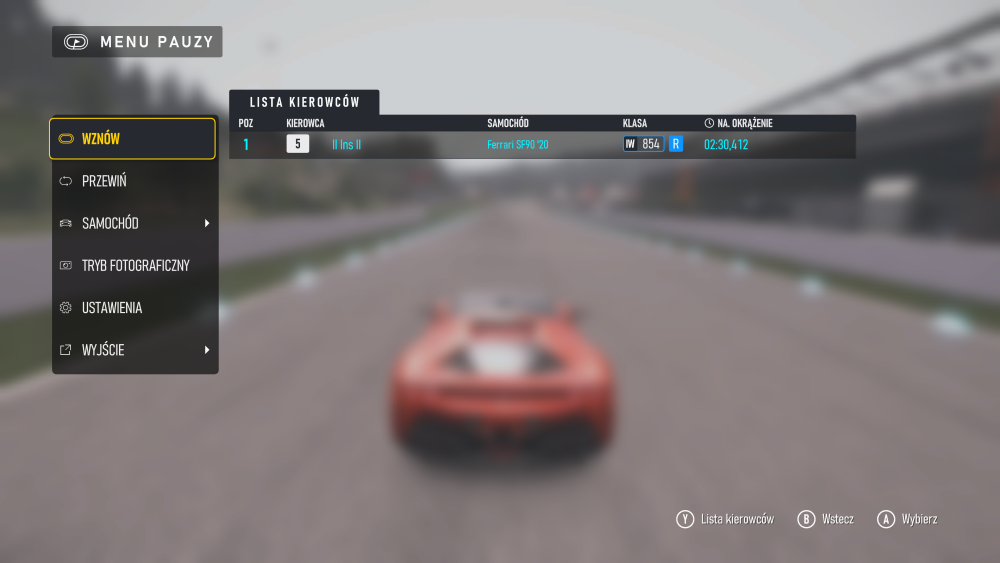Viewport: 1000px width, 563px height.
Task: Open the Samochód submenu
Action: pos(132,223)
